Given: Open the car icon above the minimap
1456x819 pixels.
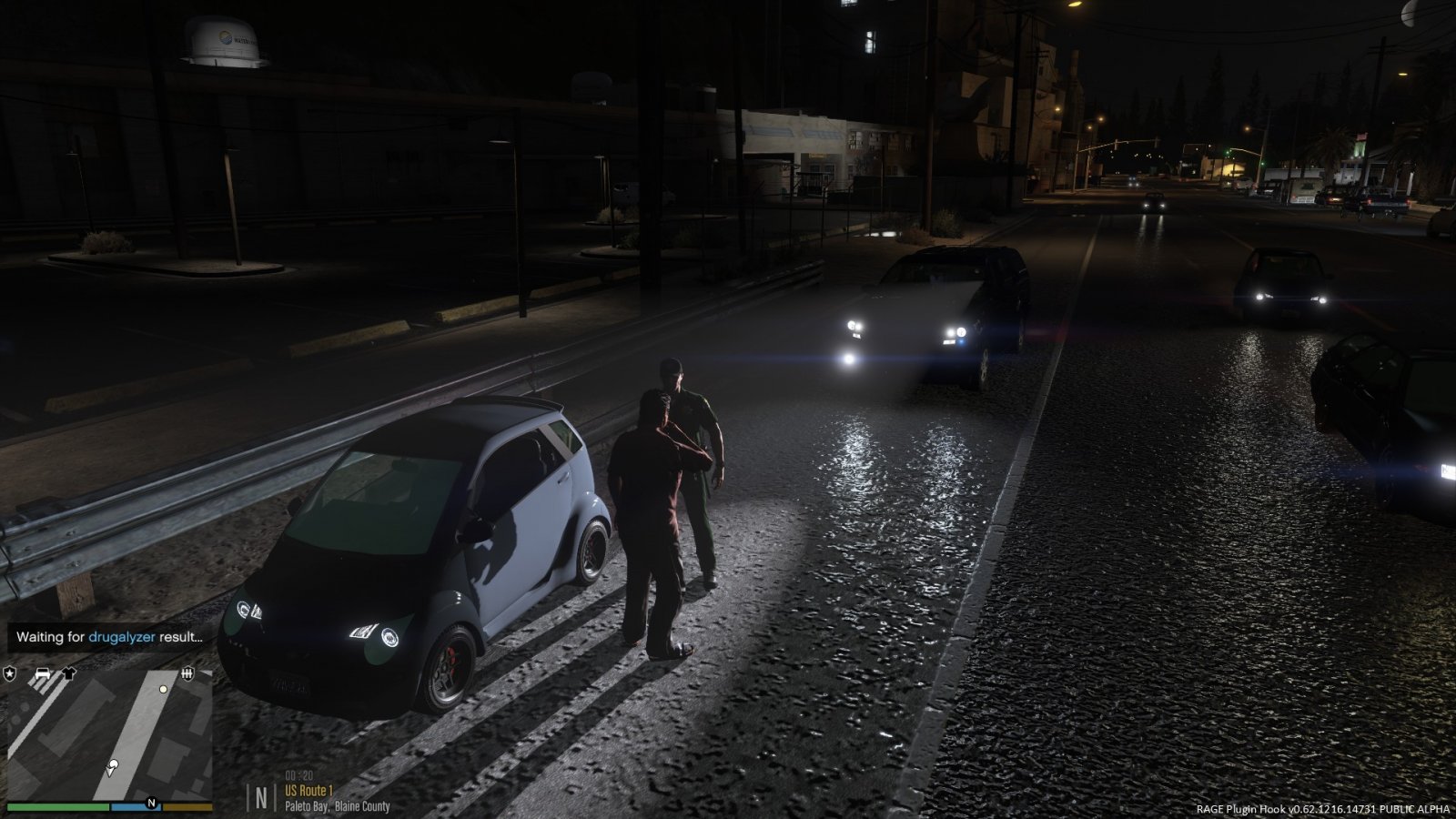Looking at the screenshot, I should (42, 674).
